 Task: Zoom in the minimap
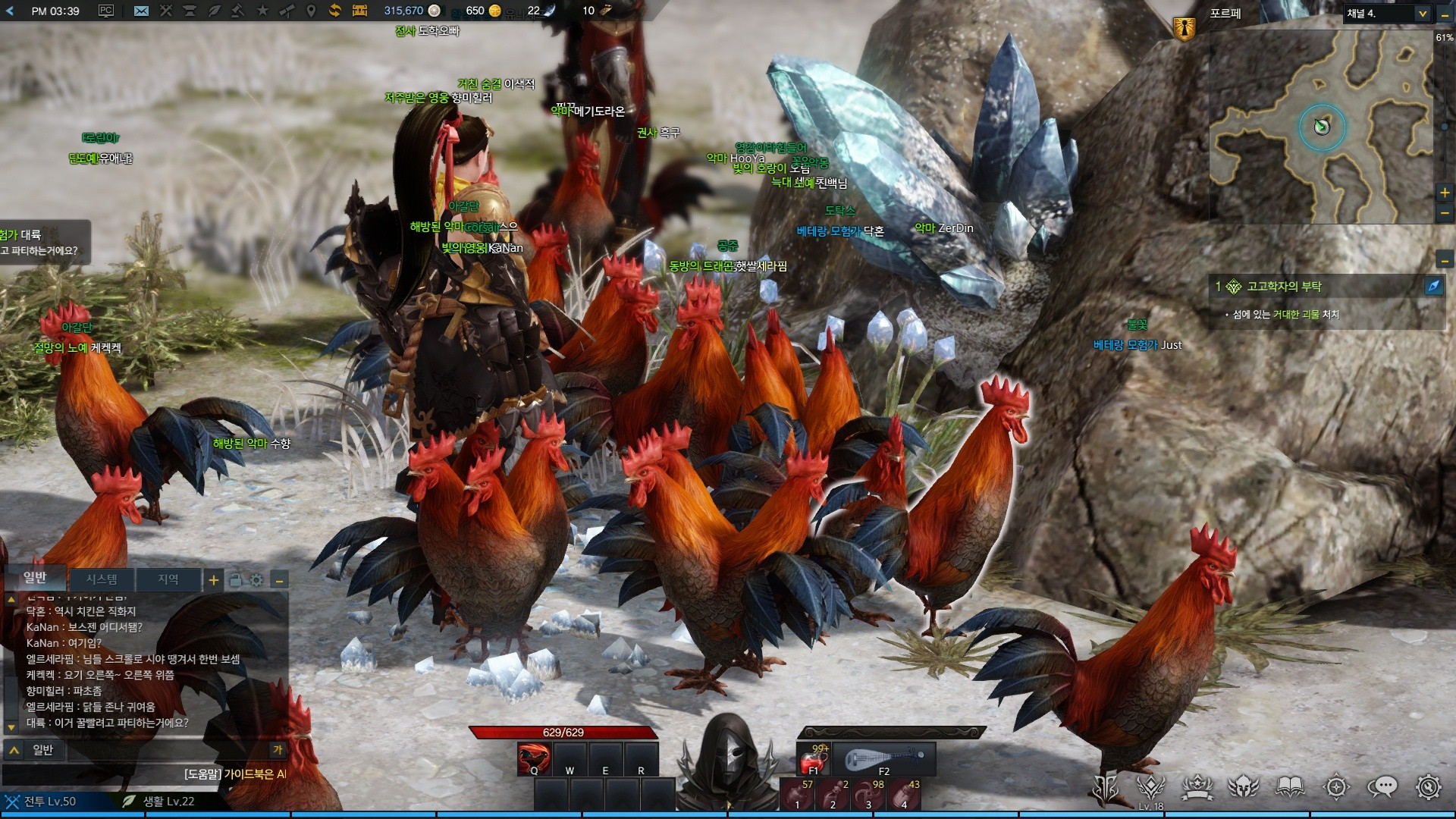point(1445,193)
